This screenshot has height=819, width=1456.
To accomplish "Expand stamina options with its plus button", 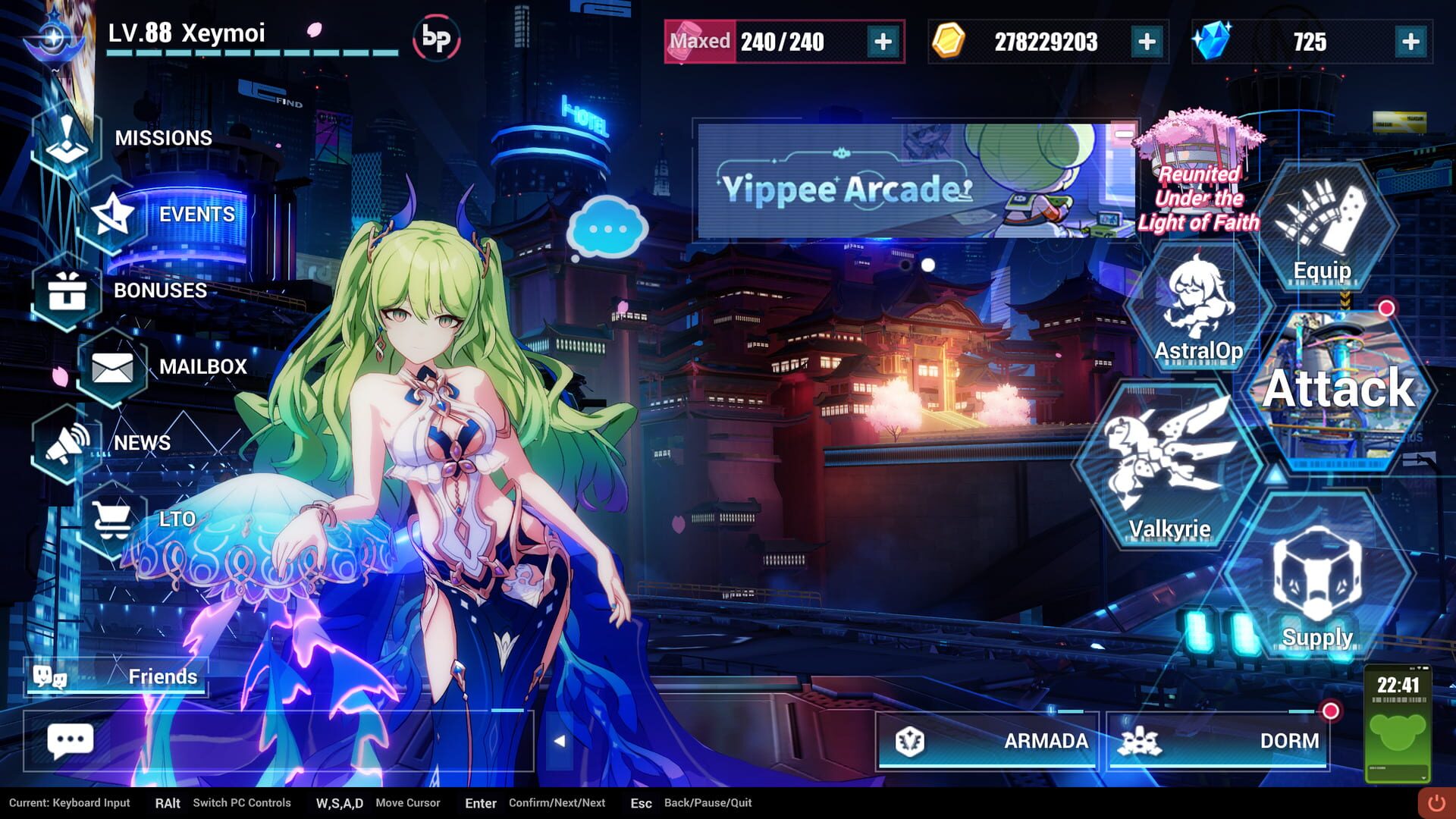I will click(881, 42).
